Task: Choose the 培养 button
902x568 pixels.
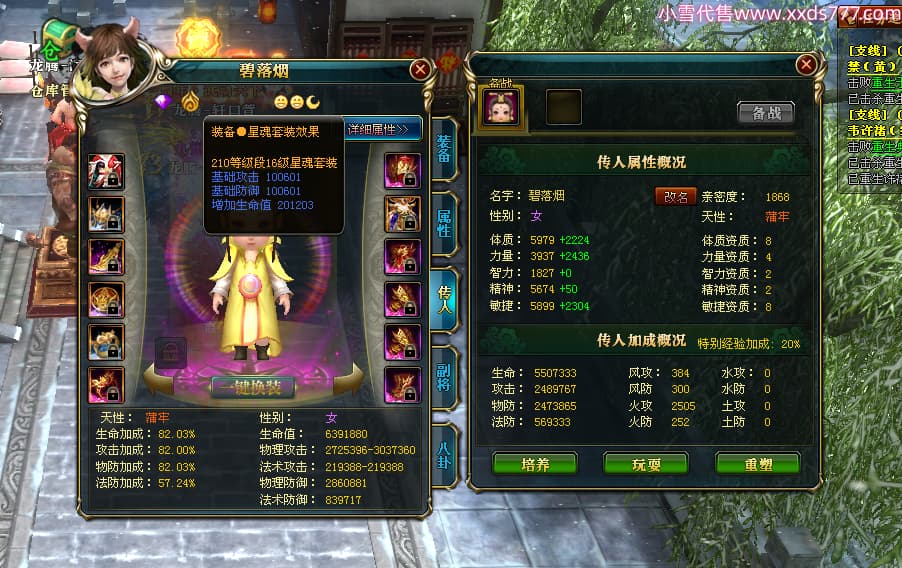Action: click(x=535, y=464)
